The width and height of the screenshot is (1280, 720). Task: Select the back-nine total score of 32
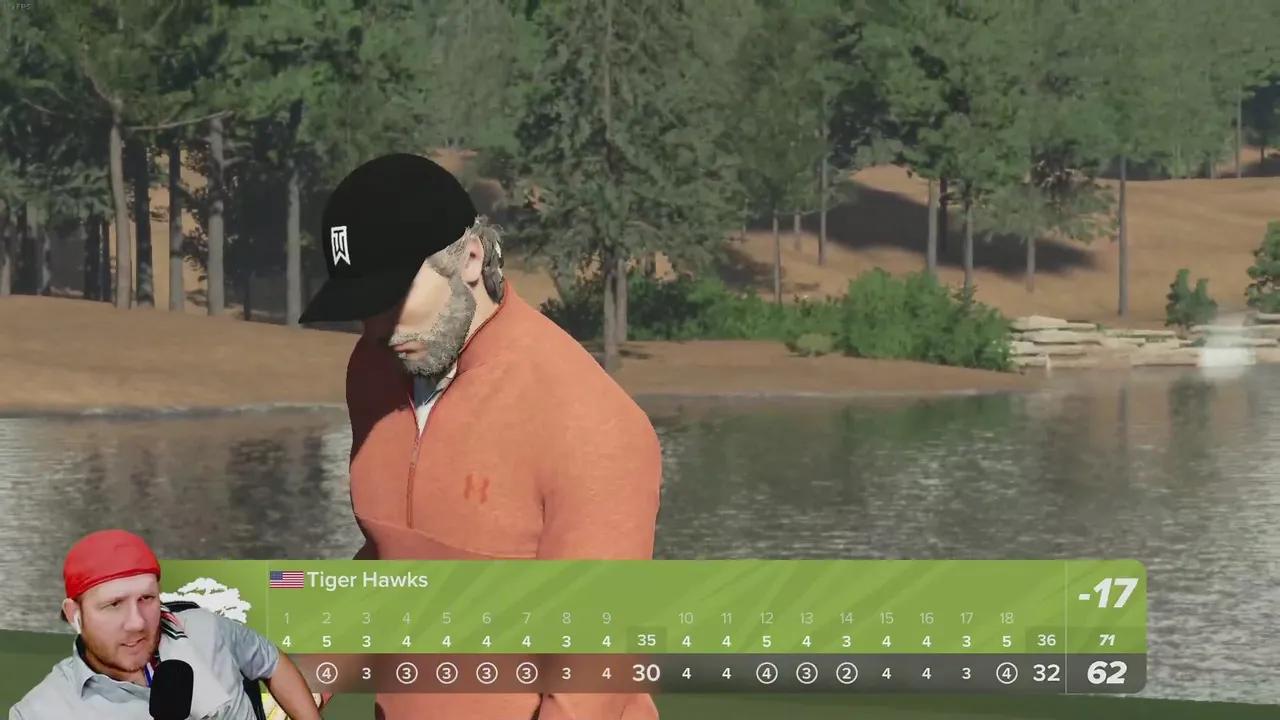(1046, 672)
